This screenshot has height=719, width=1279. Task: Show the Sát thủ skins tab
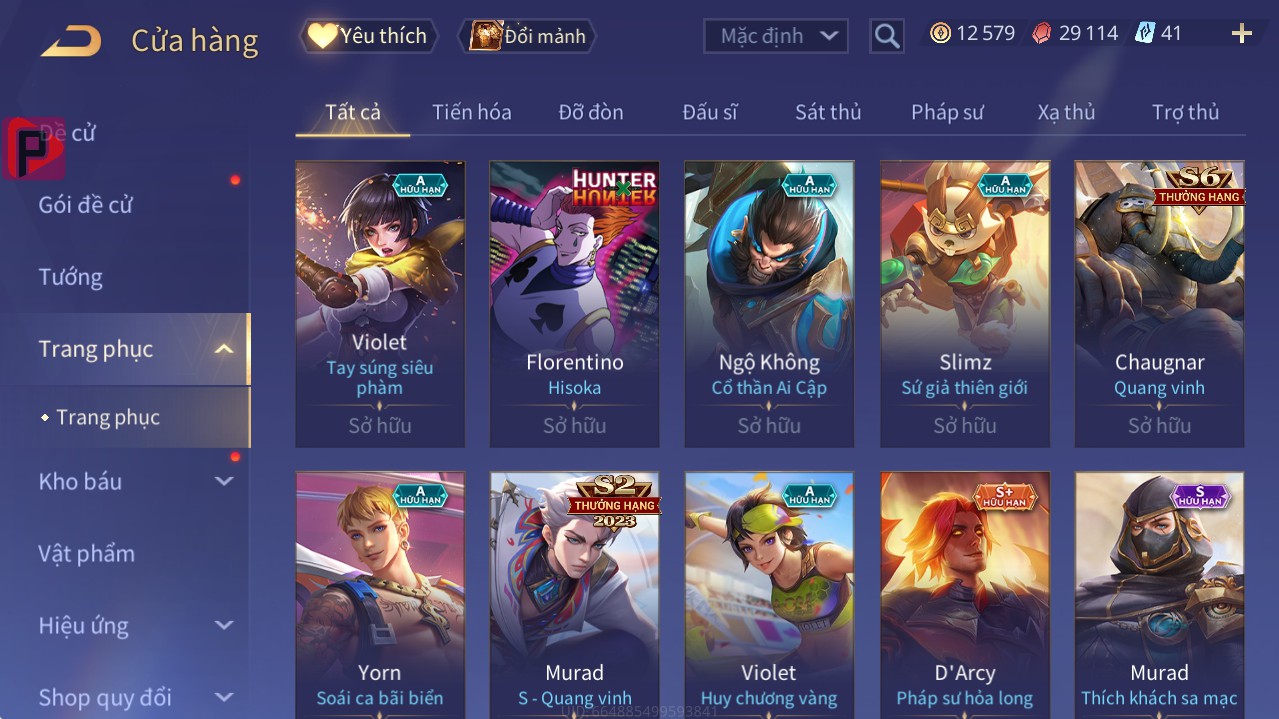point(827,112)
